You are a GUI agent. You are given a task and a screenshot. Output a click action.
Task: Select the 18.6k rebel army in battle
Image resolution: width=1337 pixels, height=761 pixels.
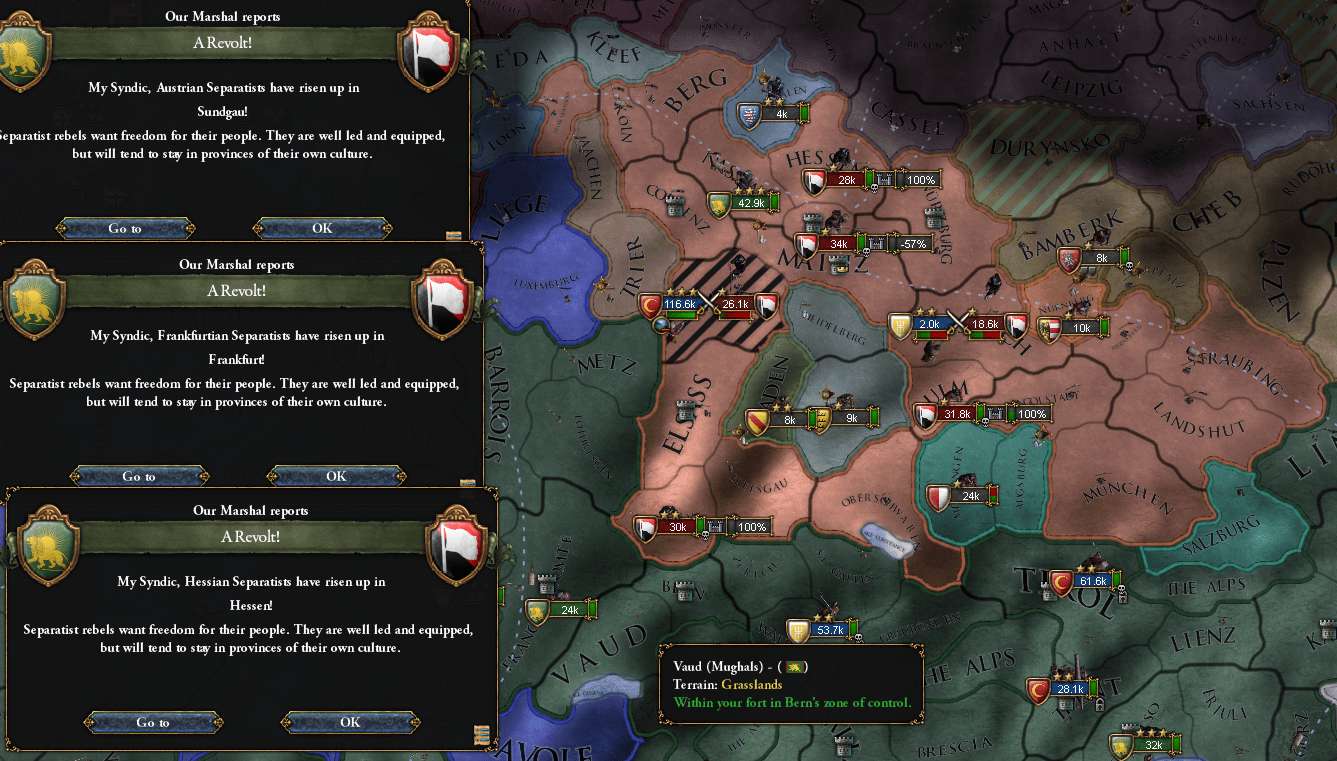coord(986,324)
